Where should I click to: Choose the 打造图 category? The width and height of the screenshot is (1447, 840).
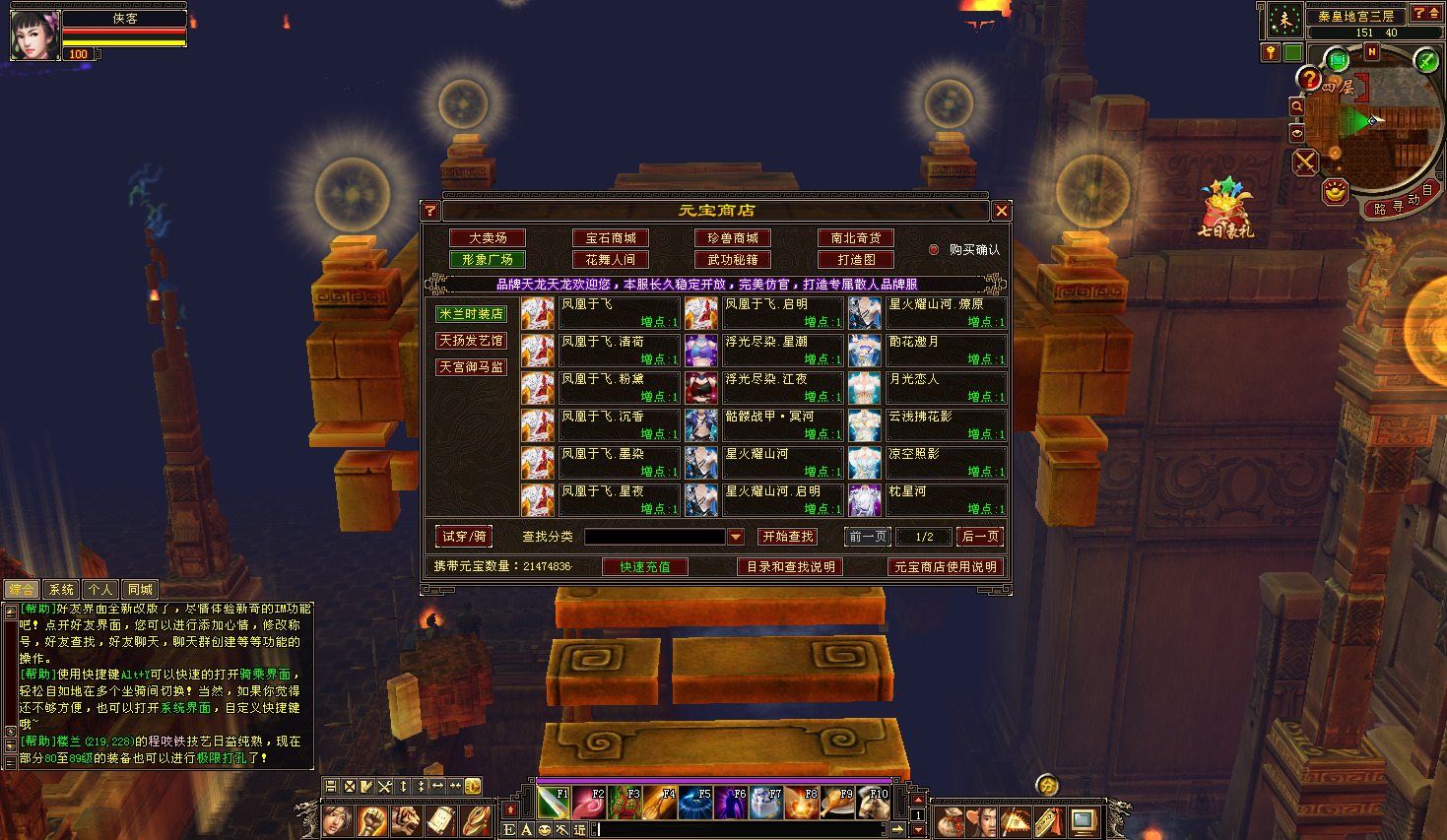click(x=856, y=260)
